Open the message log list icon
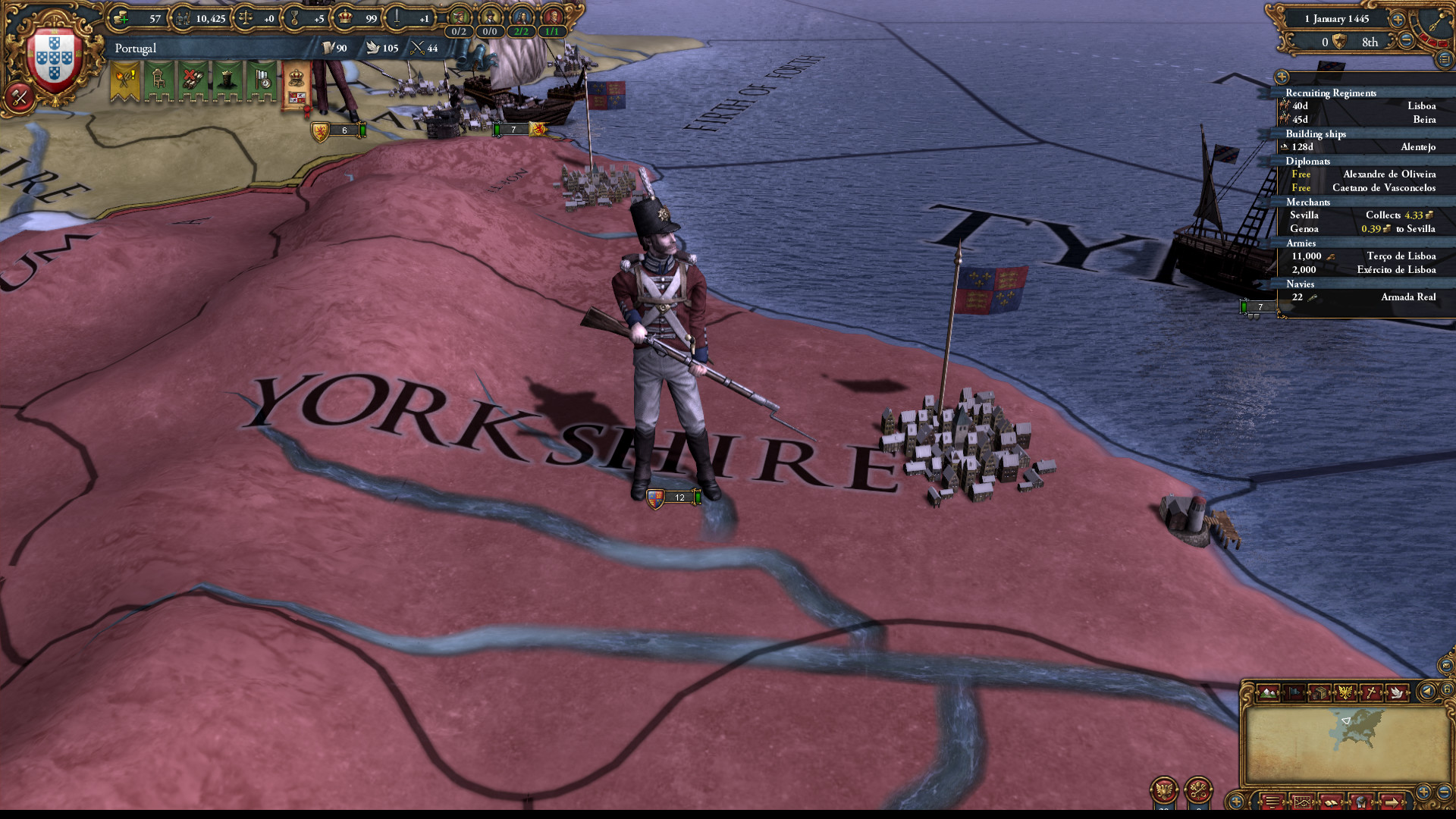This screenshot has width=1456, height=819. pos(1272,802)
